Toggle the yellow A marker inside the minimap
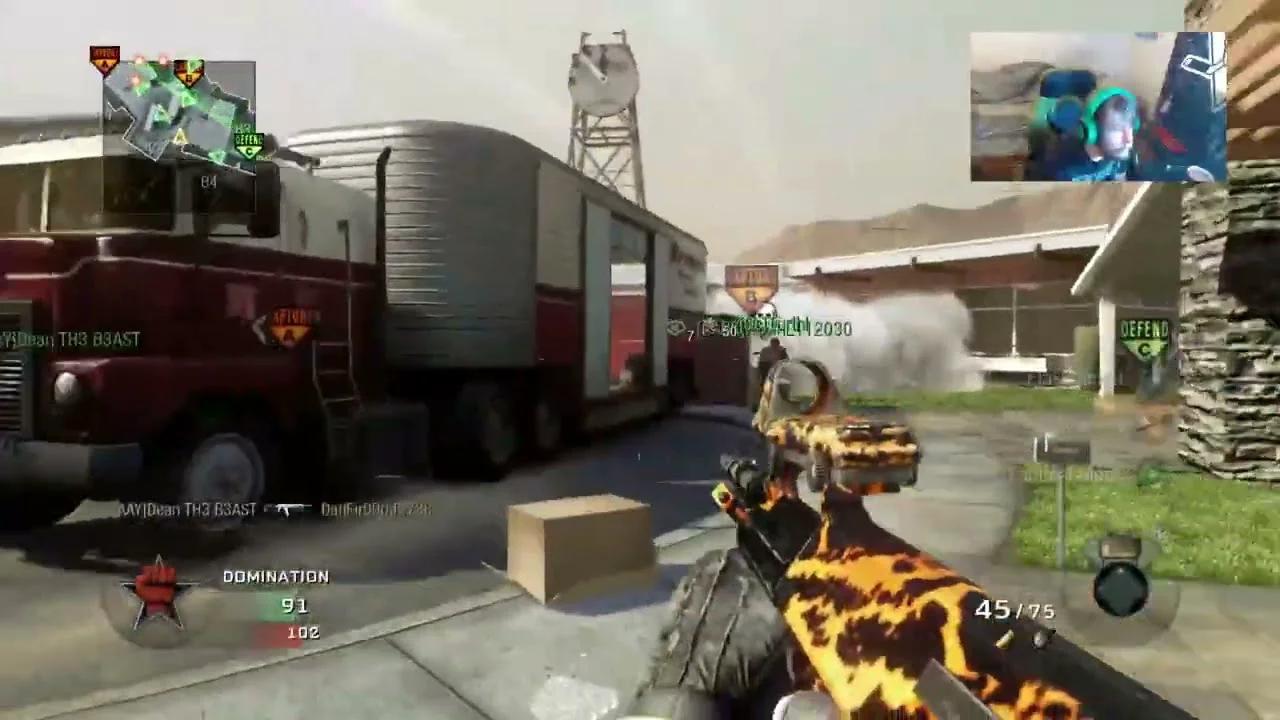This screenshot has width=1280, height=720. 179,135
